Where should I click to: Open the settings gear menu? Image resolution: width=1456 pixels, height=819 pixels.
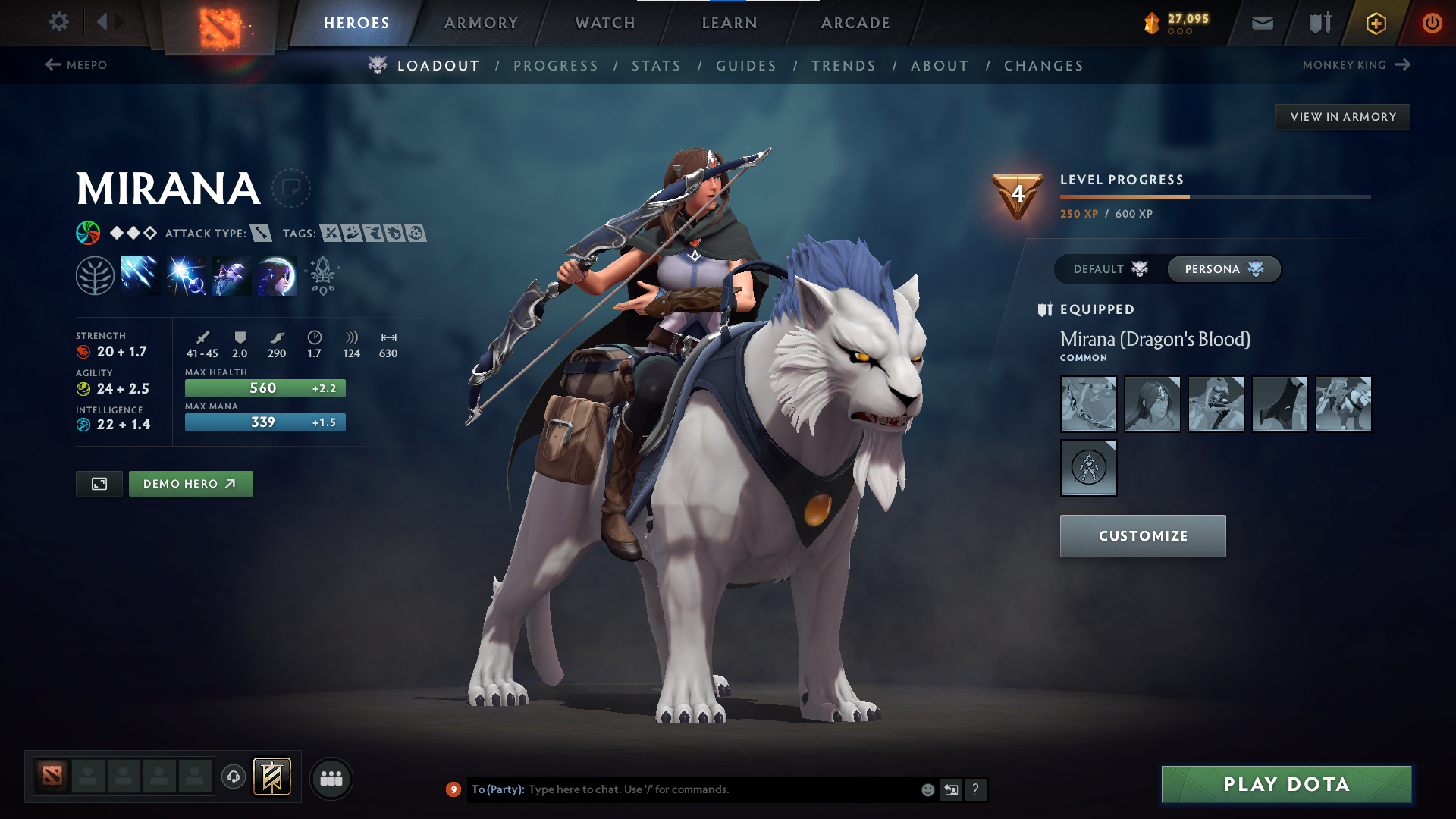(x=58, y=23)
